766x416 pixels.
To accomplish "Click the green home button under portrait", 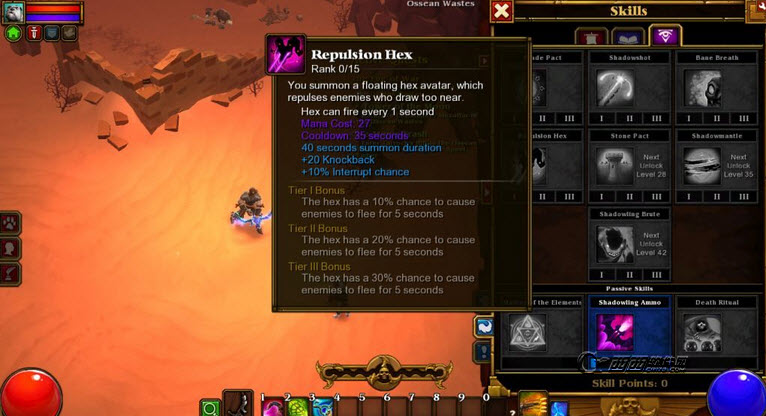I will (13, 33).
